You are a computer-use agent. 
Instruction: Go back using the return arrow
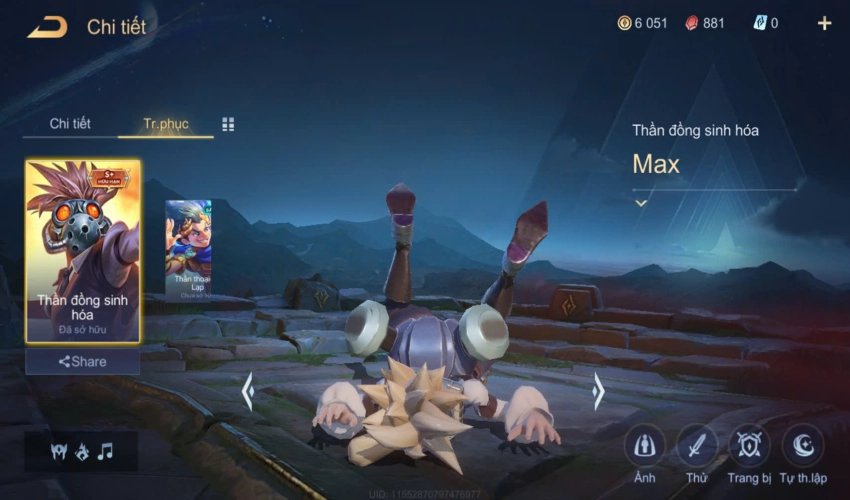[47, 27]
